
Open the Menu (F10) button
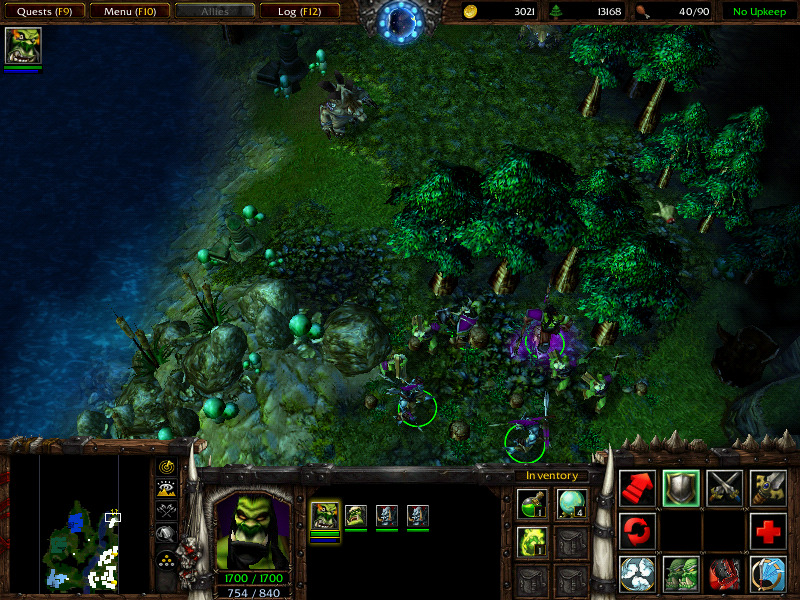pyautogui.click(x=128, y=12)
